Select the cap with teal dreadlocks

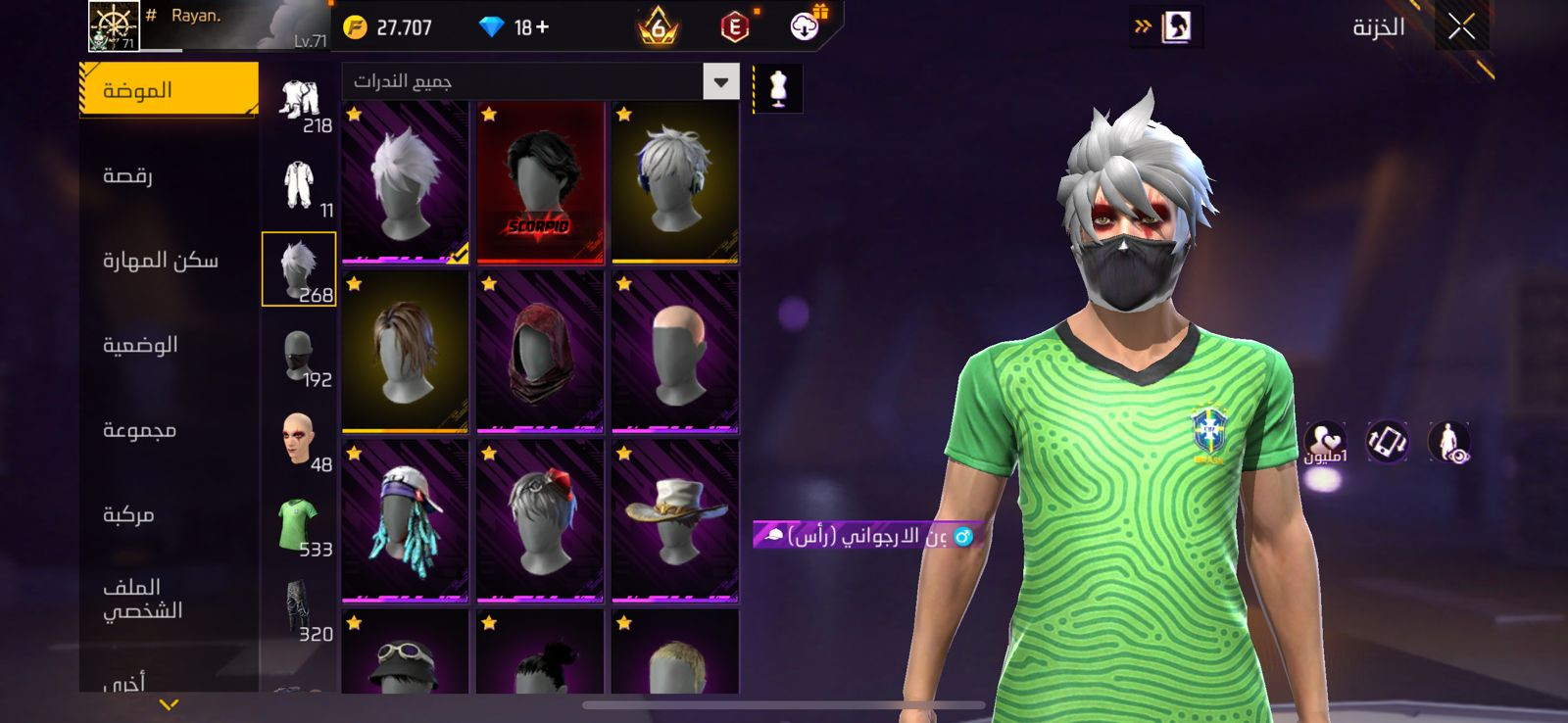pos(405,521)
